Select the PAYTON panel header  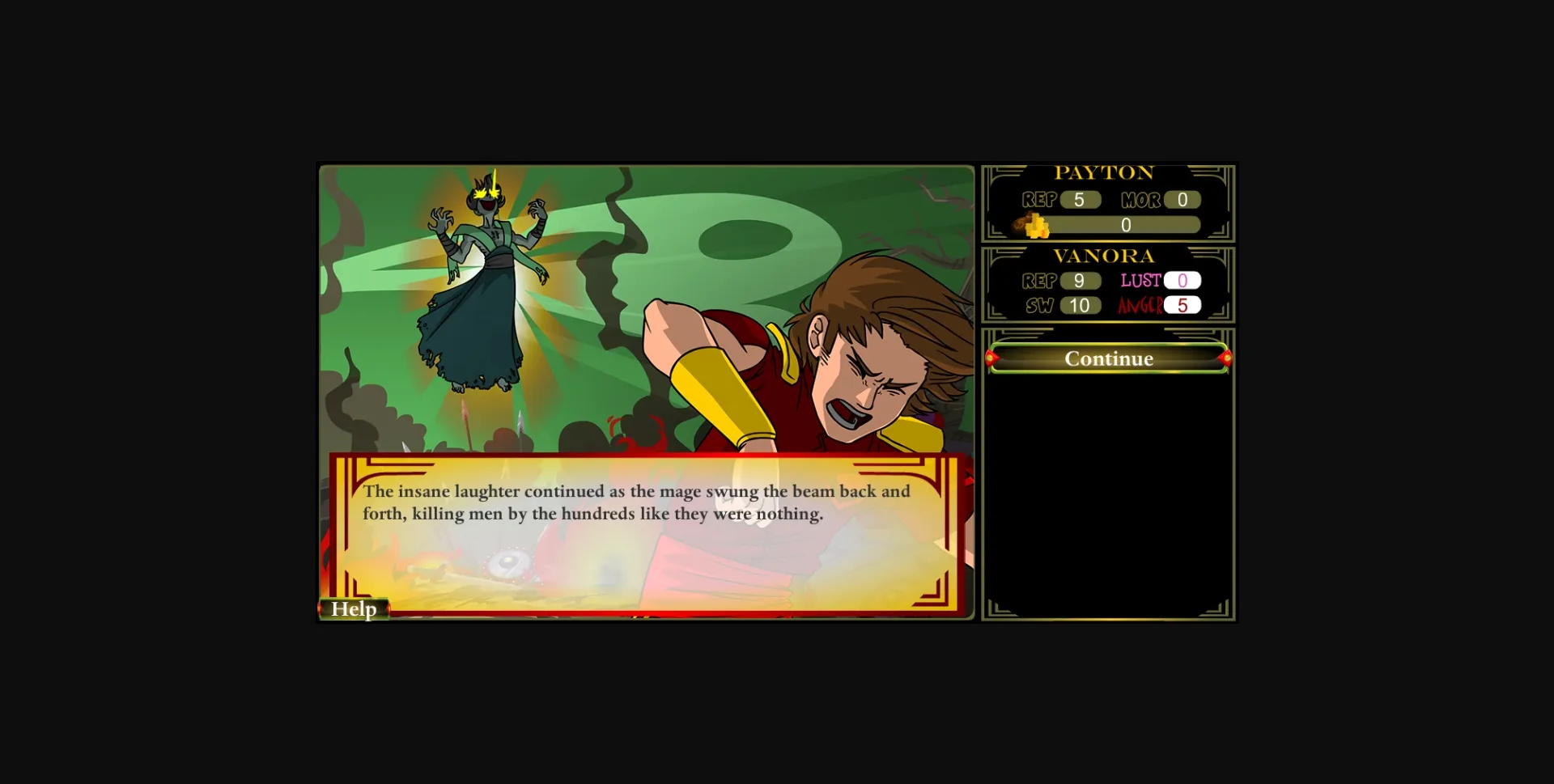pyautogui.click(x=1107, y=172)
